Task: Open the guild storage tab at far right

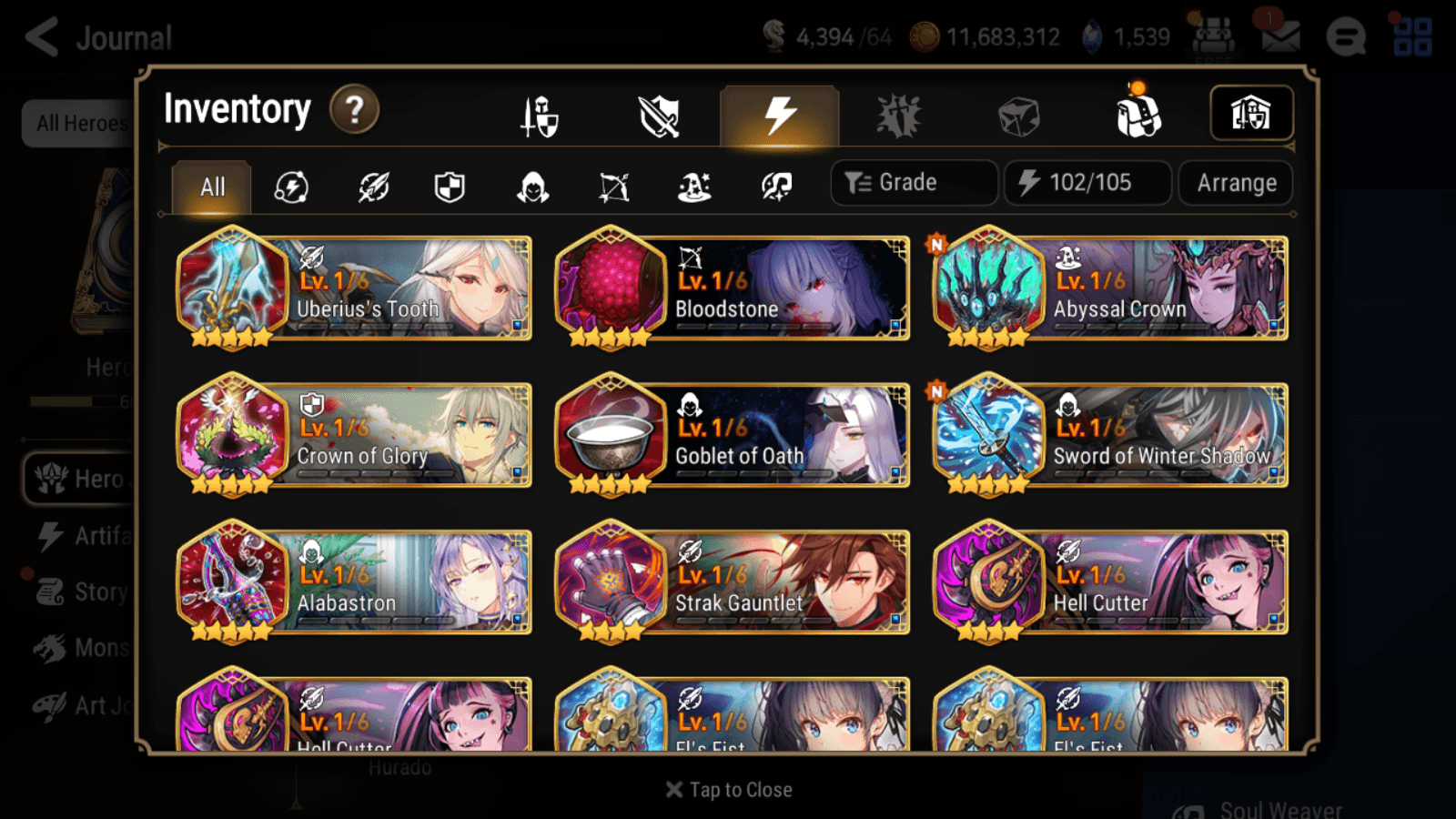Action: pos(1251,113)
